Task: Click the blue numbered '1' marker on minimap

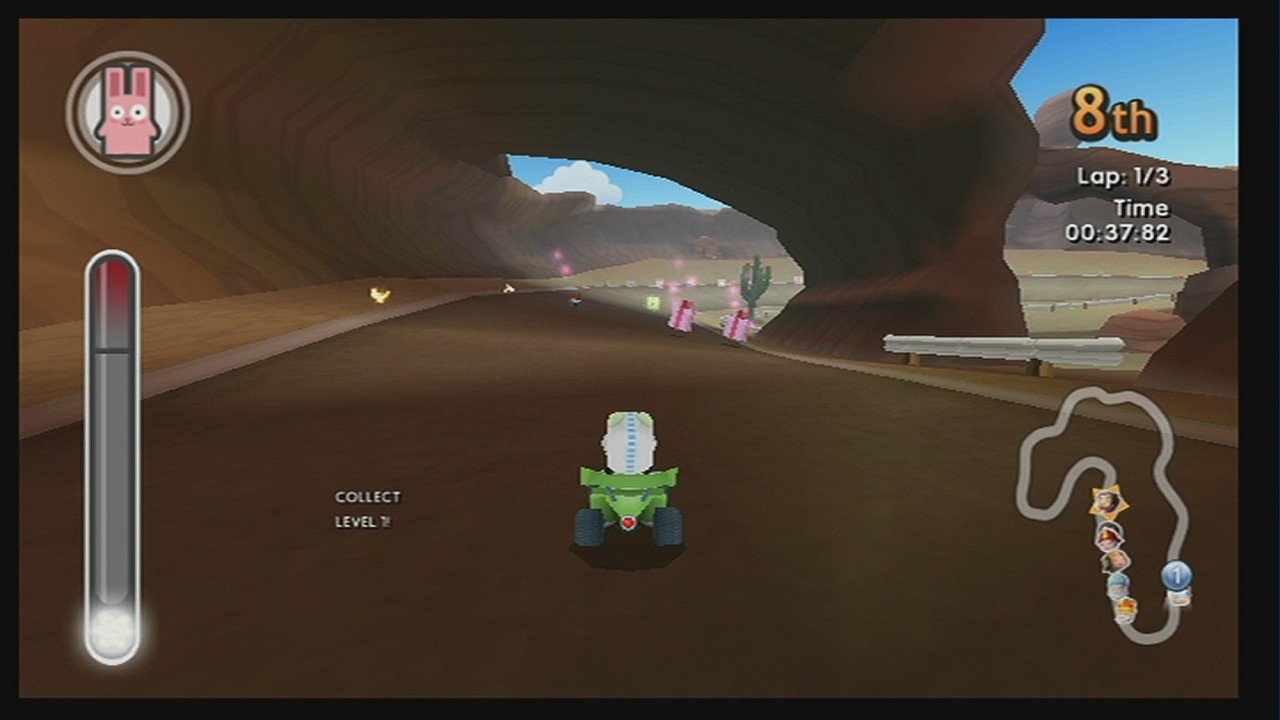Action: pyautogui.click(x=1177, y=573)
